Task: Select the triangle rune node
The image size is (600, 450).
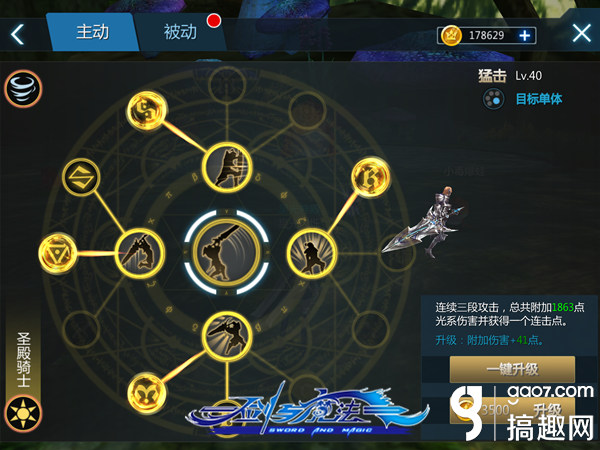Action: coord(57,250)
